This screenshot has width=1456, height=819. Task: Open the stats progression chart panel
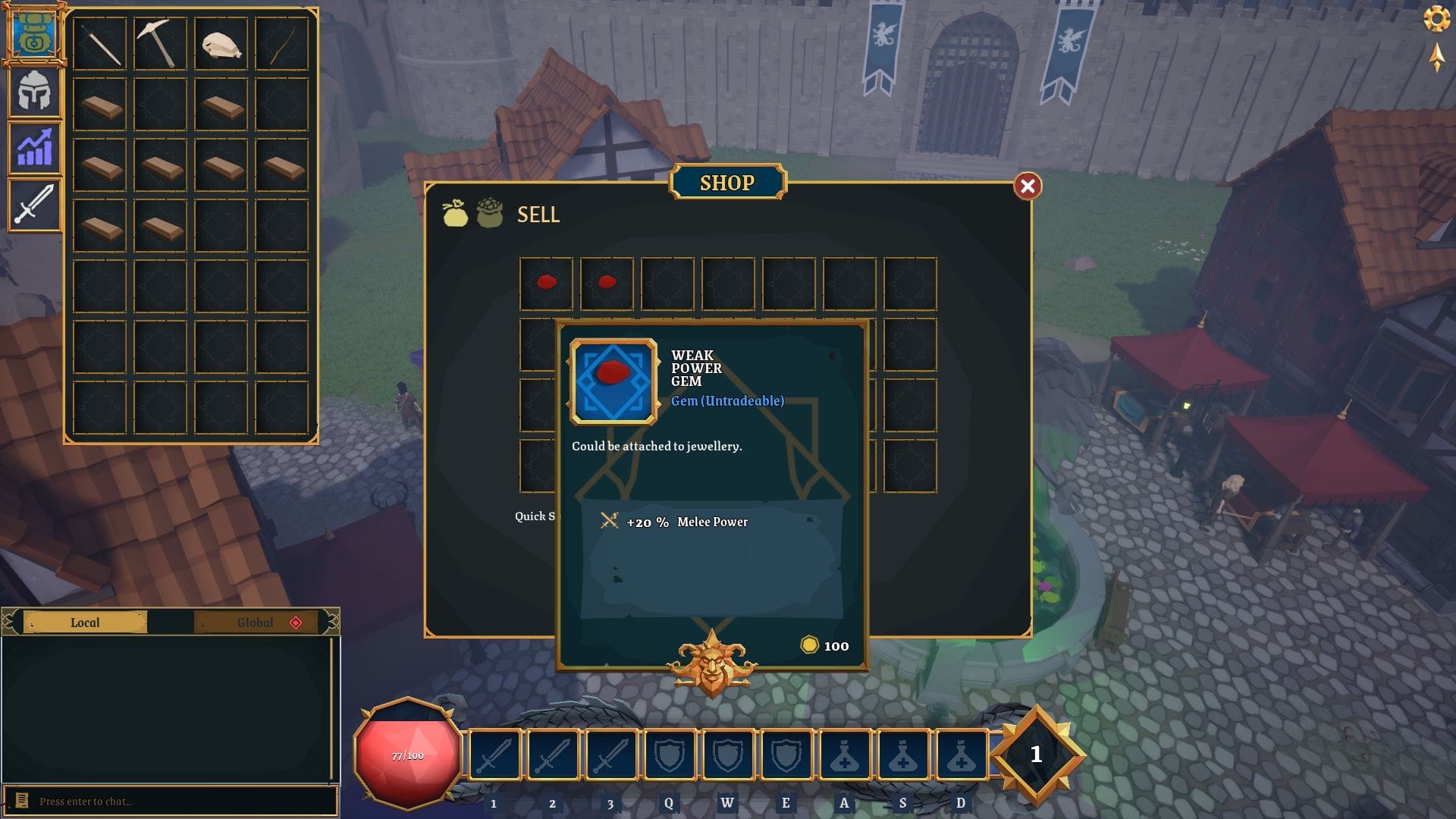coord(34,146)
